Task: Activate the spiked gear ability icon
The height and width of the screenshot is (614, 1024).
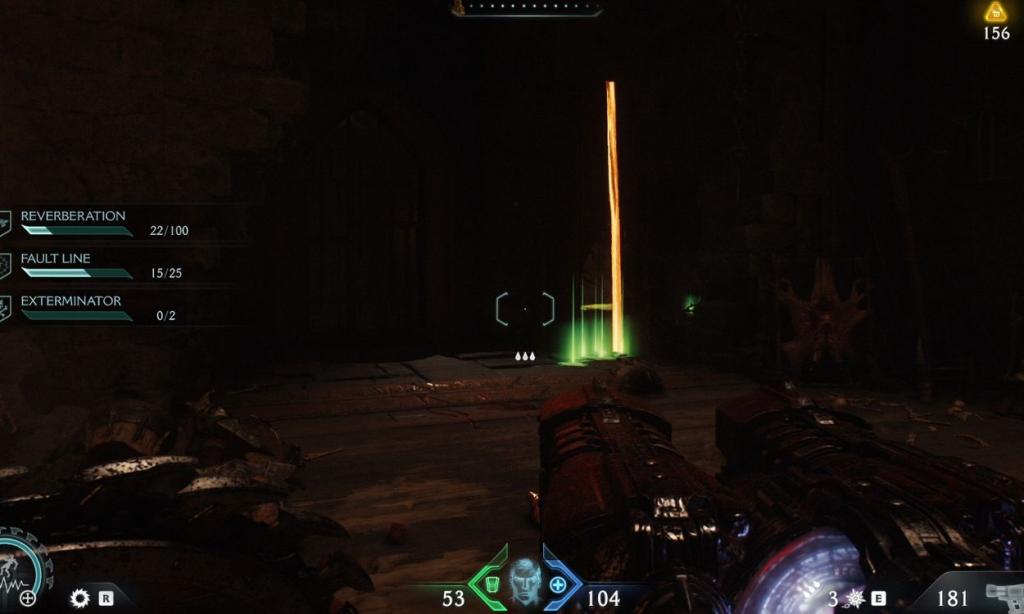Action: tap(79, 598)
